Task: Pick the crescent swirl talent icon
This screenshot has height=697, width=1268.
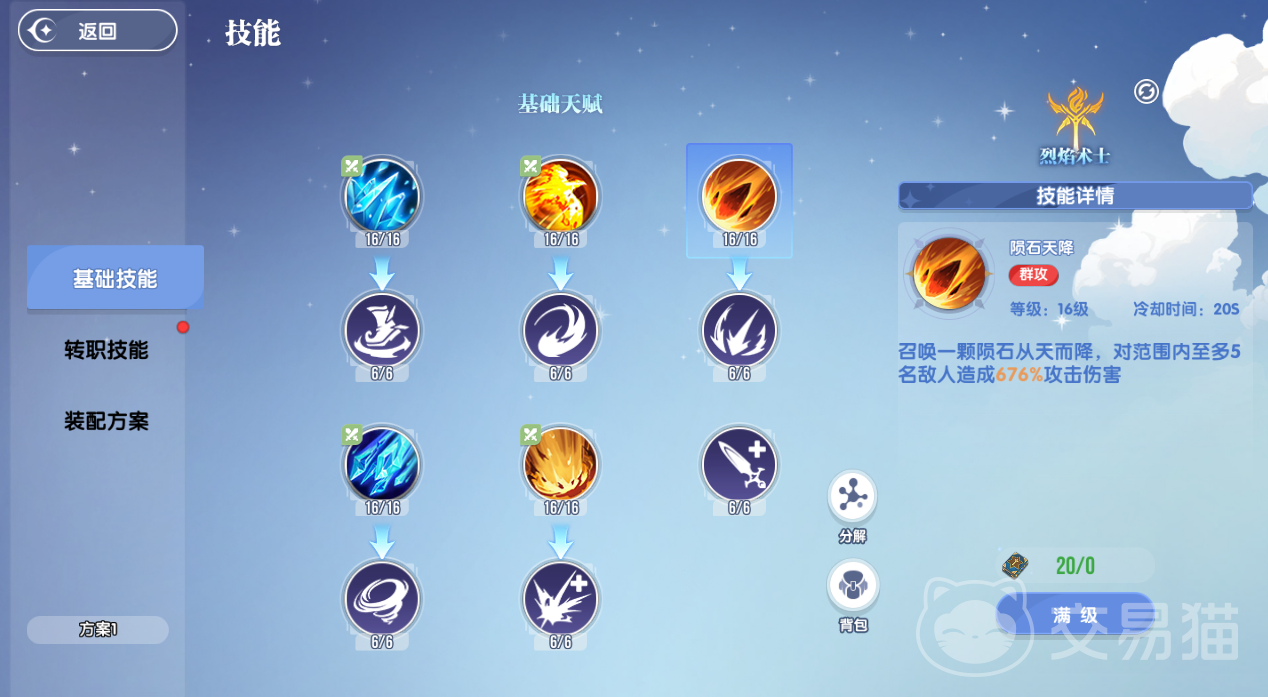Action: tap(560, 329)
